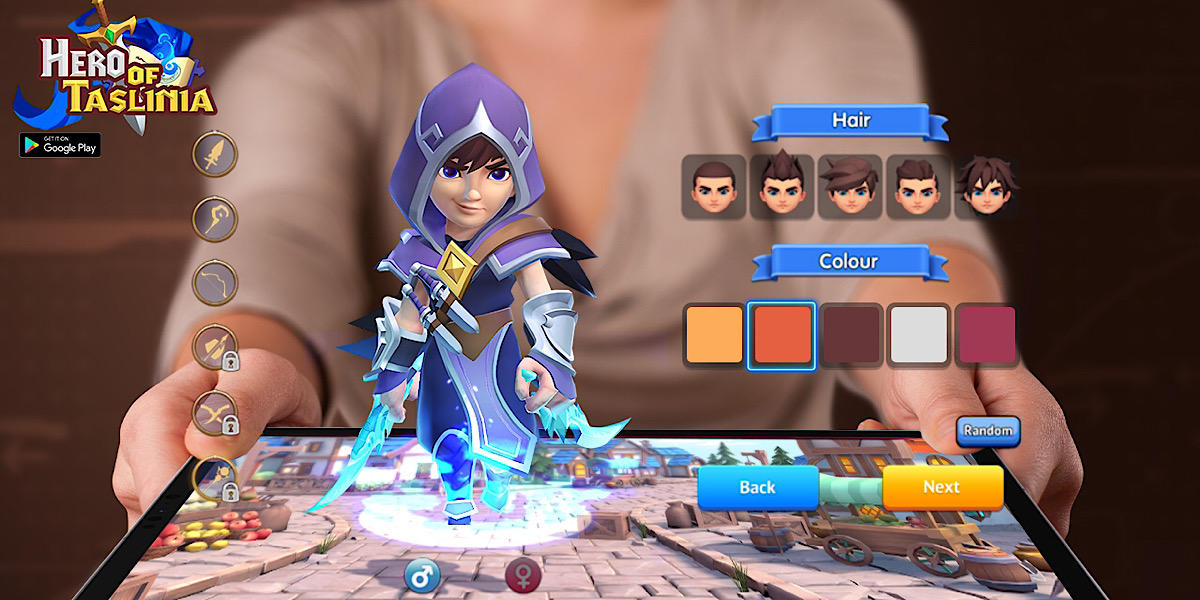1200x600 pixels.
Task: Continue with the orange Next button
Action: (941, 487)
